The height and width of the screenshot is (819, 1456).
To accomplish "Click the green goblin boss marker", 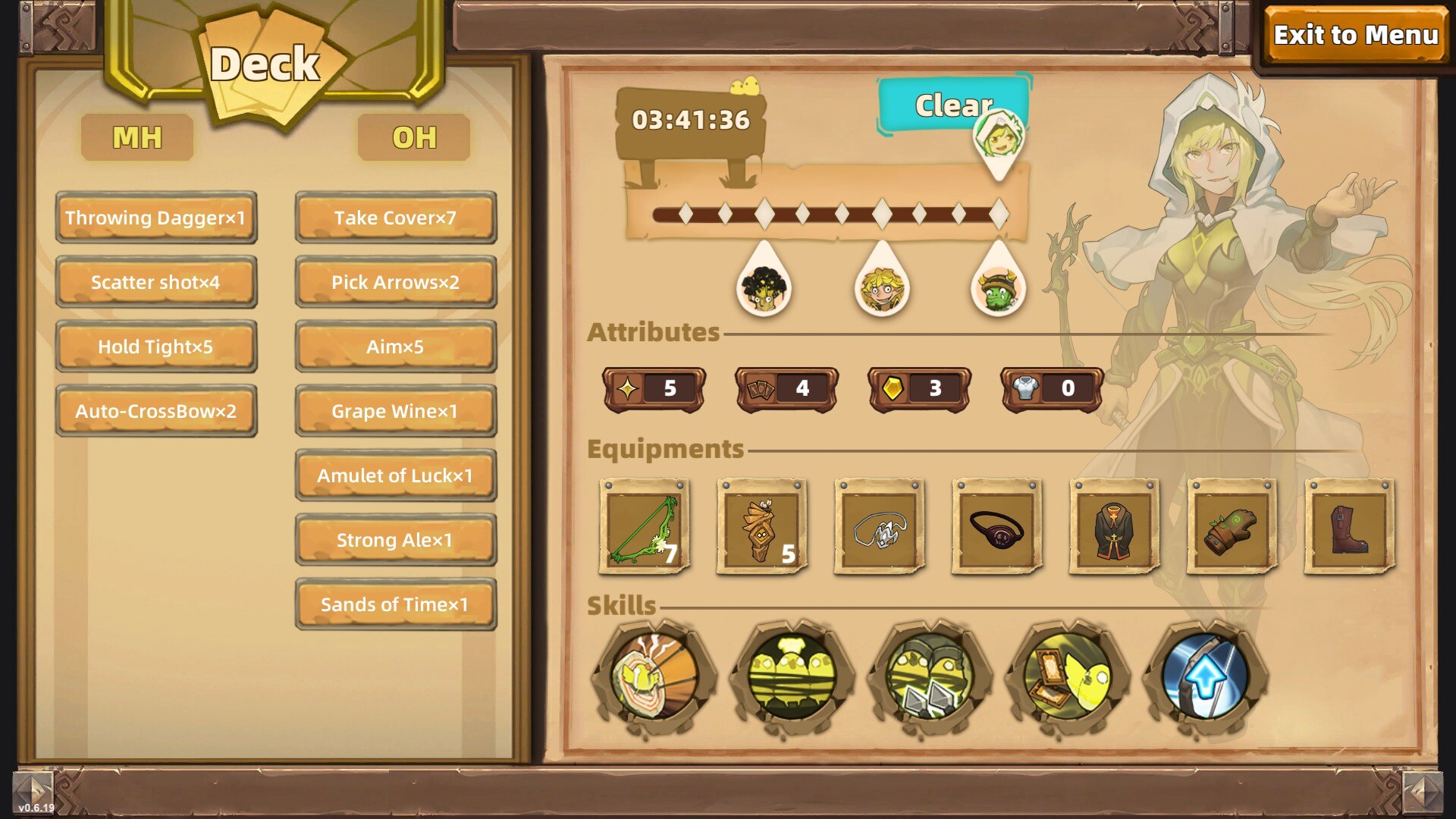I will click(x=998, y=289).
